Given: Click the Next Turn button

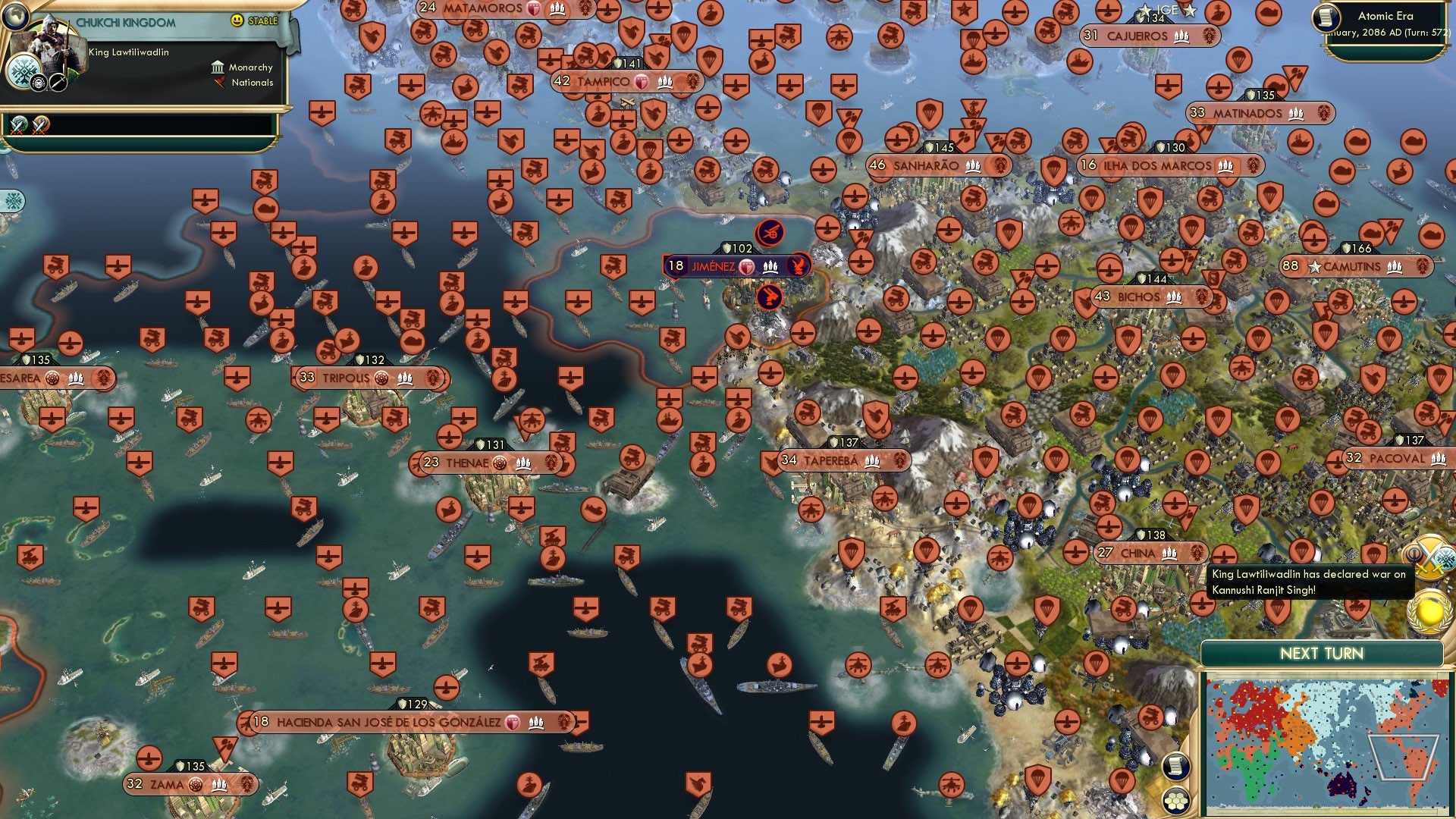Looking at the screenshot, I should pyautogui.click(x=1323, y=653).
